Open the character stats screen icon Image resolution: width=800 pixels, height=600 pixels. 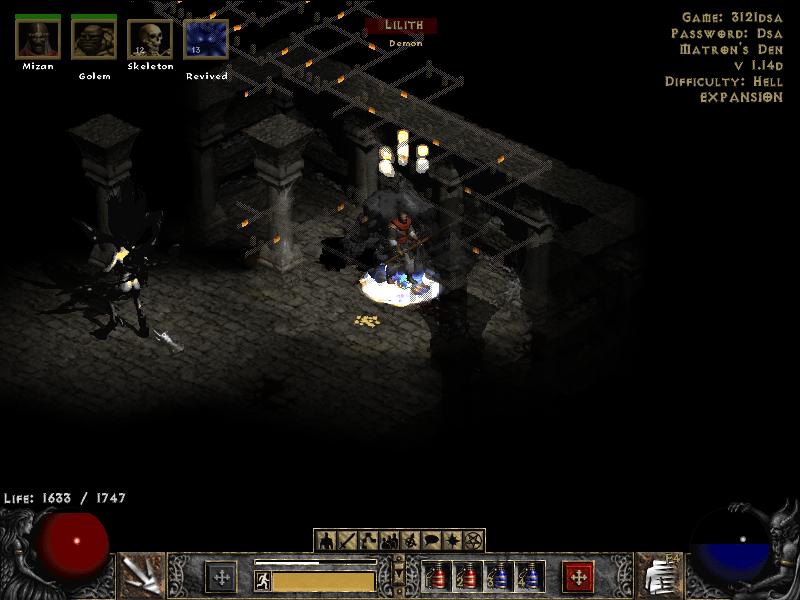[x=325, y=541]
